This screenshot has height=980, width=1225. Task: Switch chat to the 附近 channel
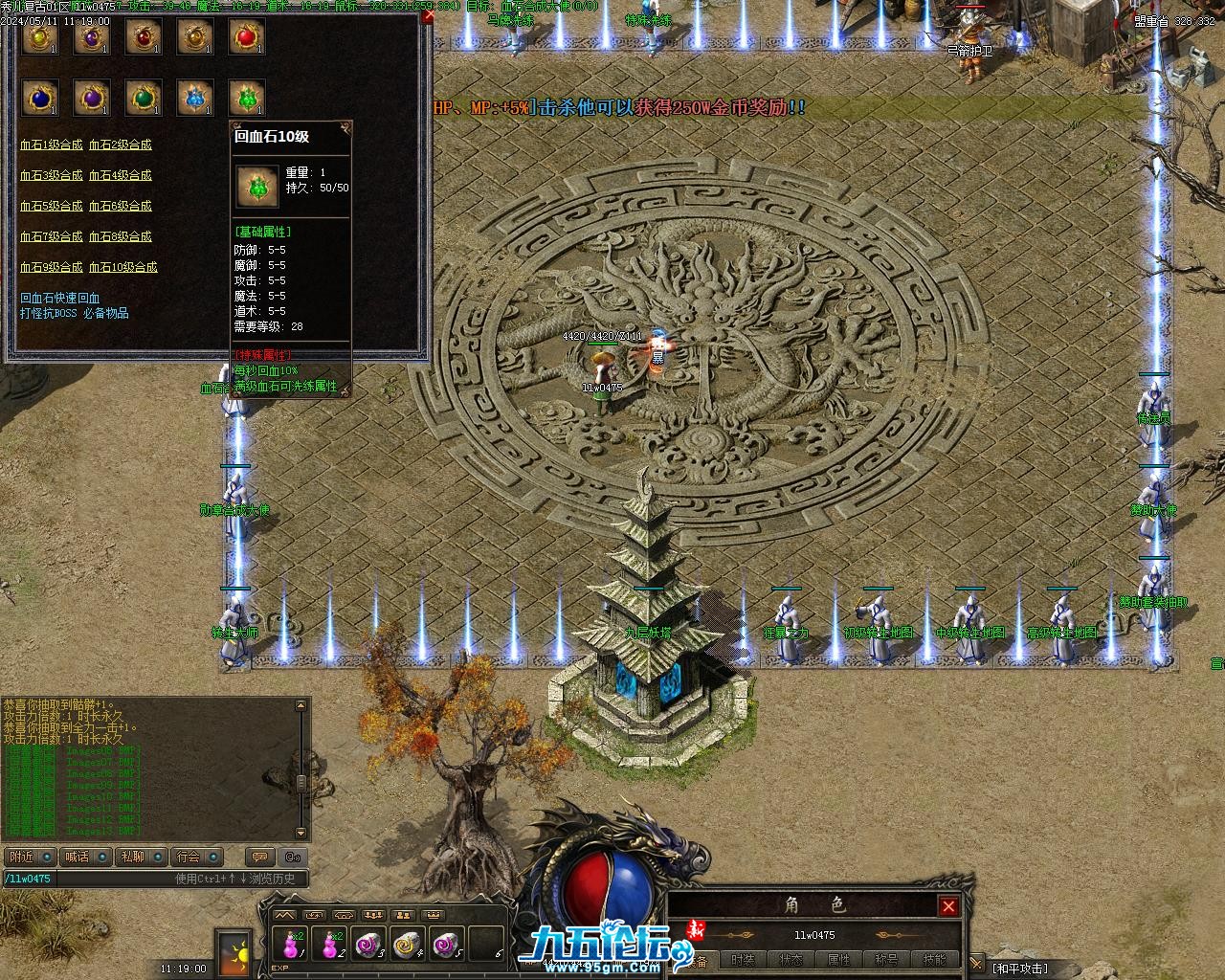[21, 857]
